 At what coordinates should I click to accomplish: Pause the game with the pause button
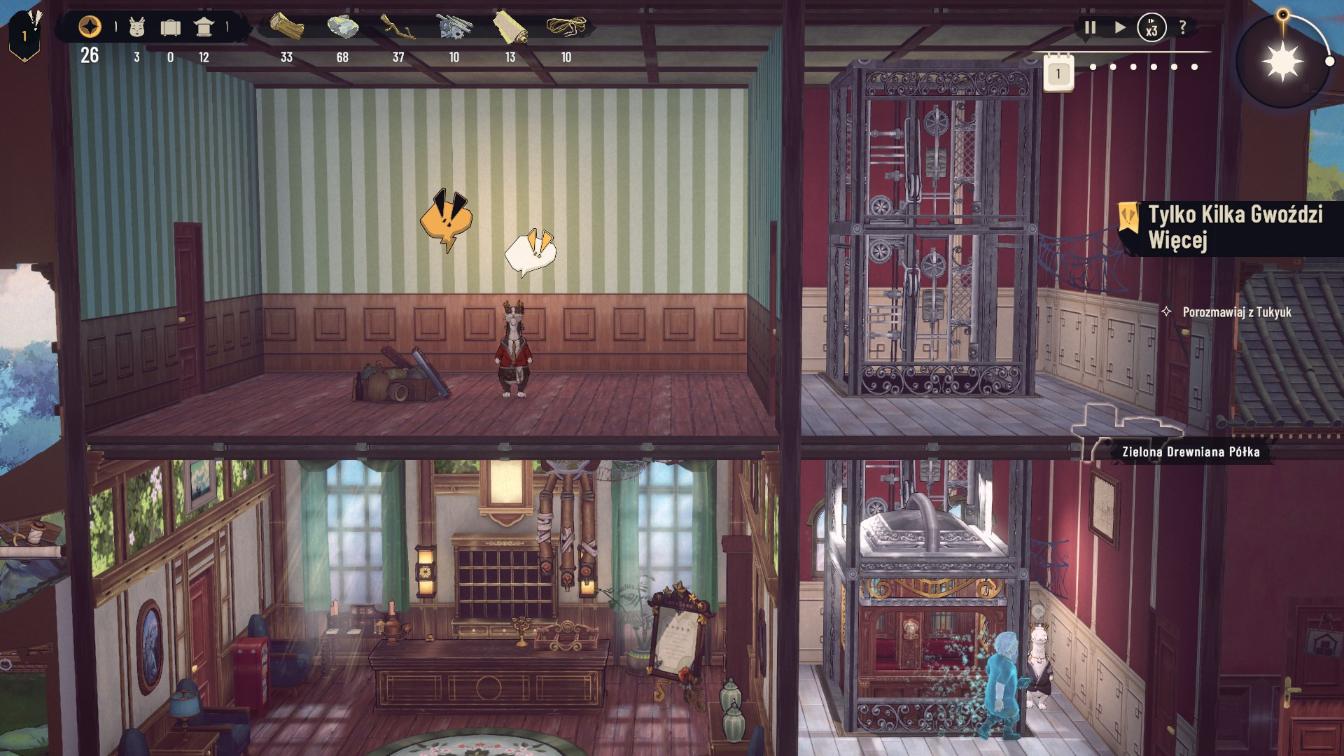[1090, 28]
